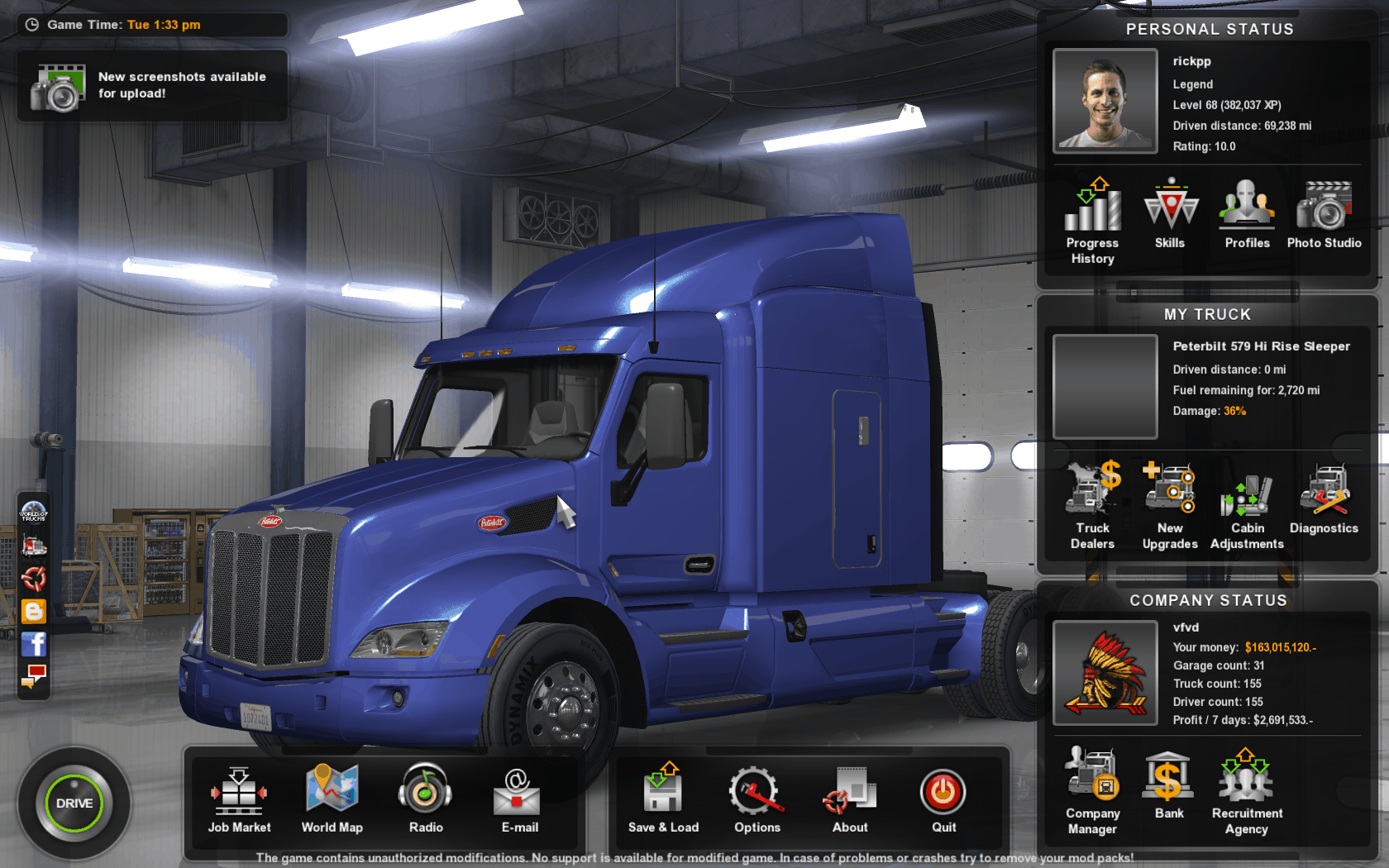1389x868 pixels.
Task: Open the Job Market
Action: point(239,798)
